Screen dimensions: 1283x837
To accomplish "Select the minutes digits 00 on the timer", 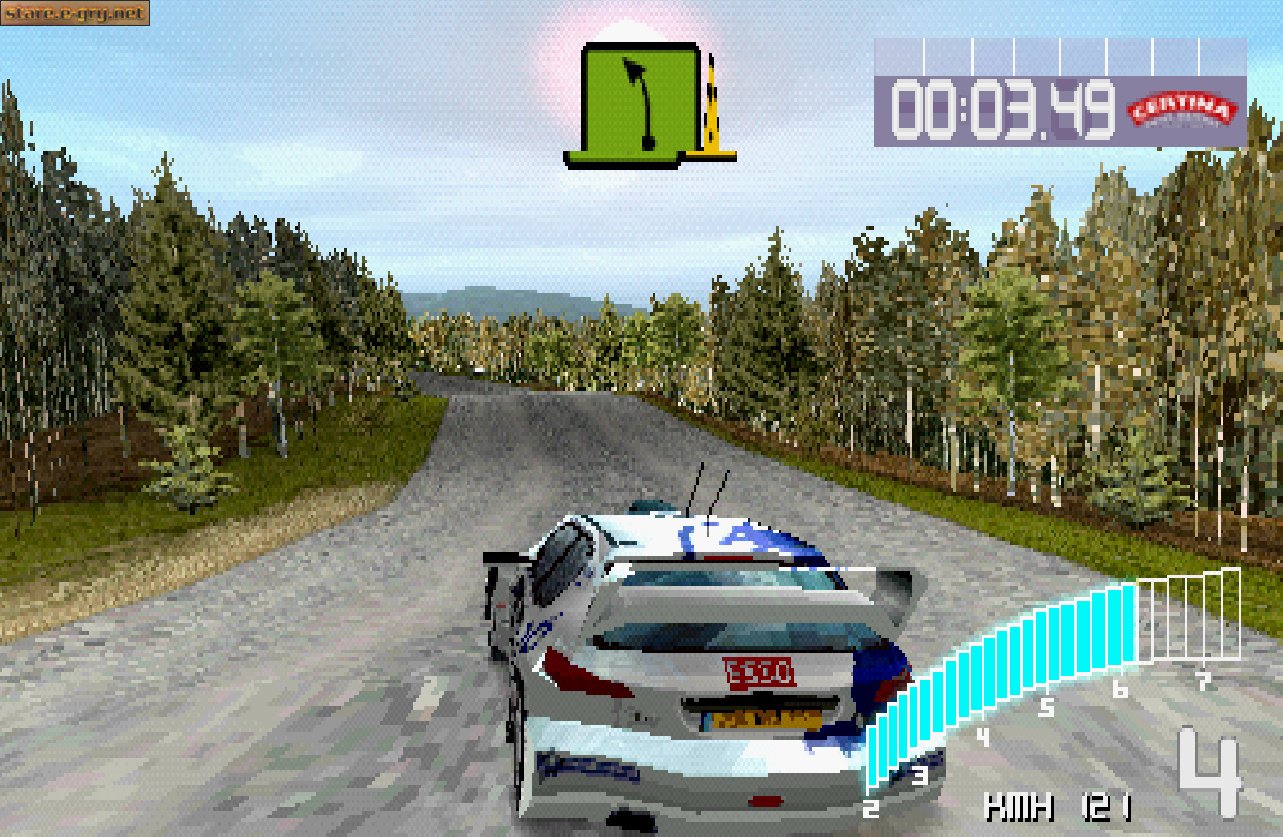I will click(x=925, y=103).
